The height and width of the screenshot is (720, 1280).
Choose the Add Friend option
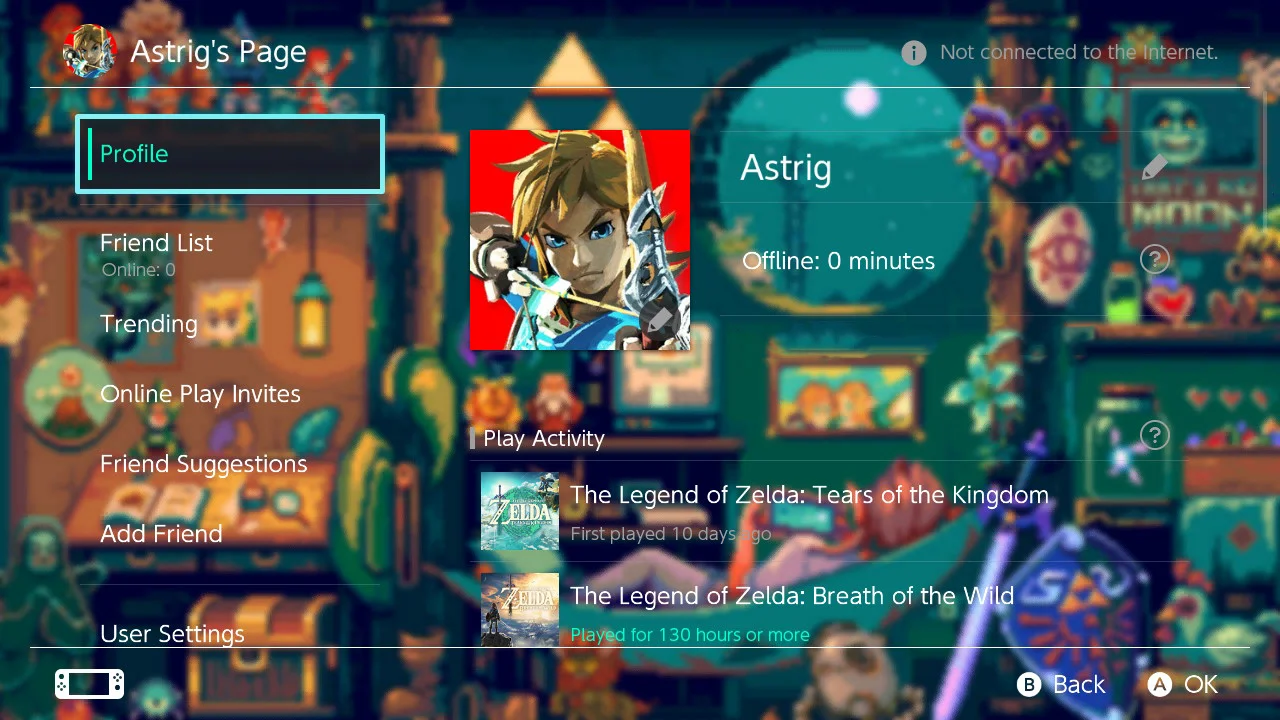(x=161, y=534)
